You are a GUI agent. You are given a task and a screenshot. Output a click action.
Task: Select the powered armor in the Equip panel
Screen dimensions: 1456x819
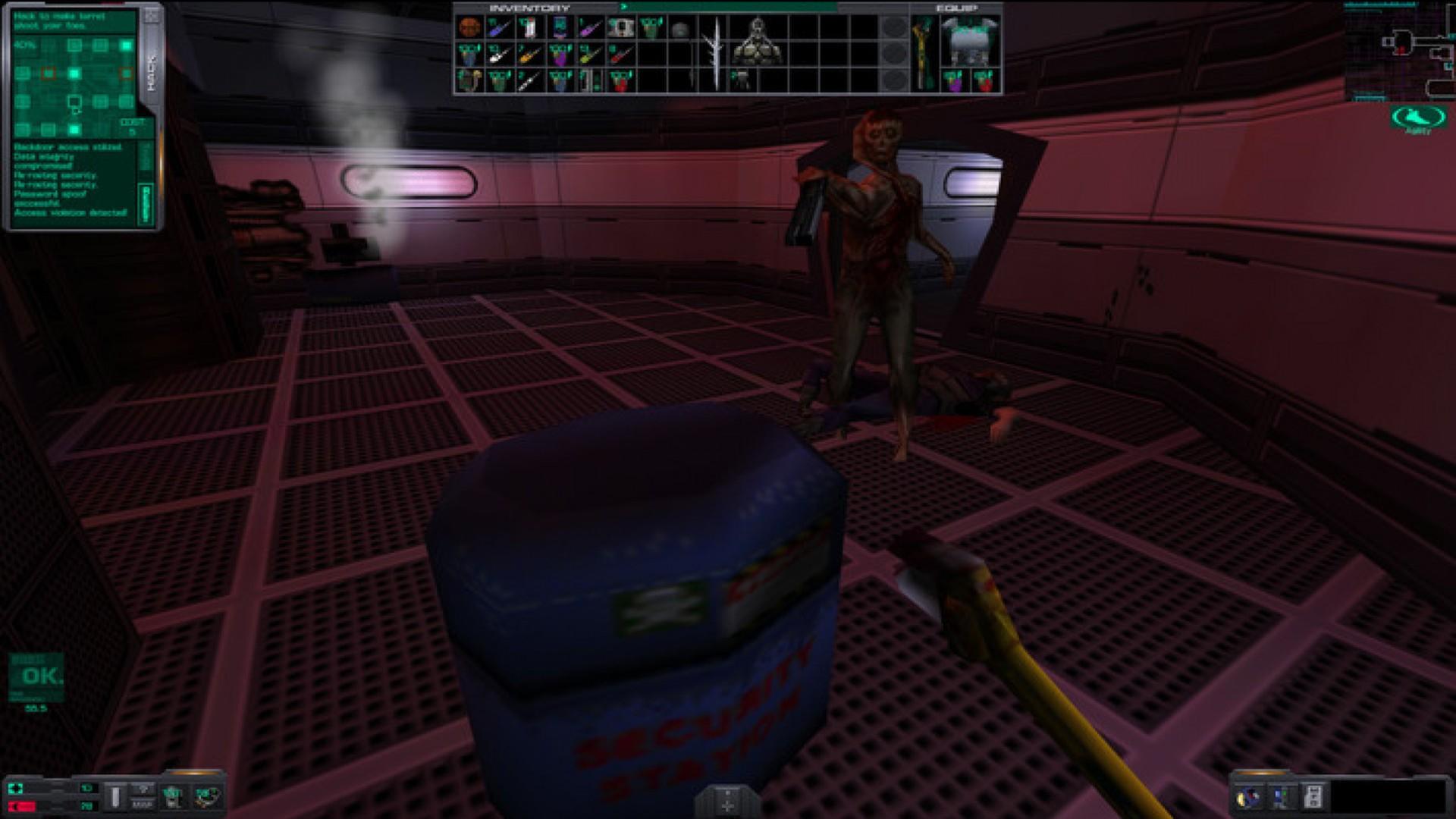click(971, 42)
